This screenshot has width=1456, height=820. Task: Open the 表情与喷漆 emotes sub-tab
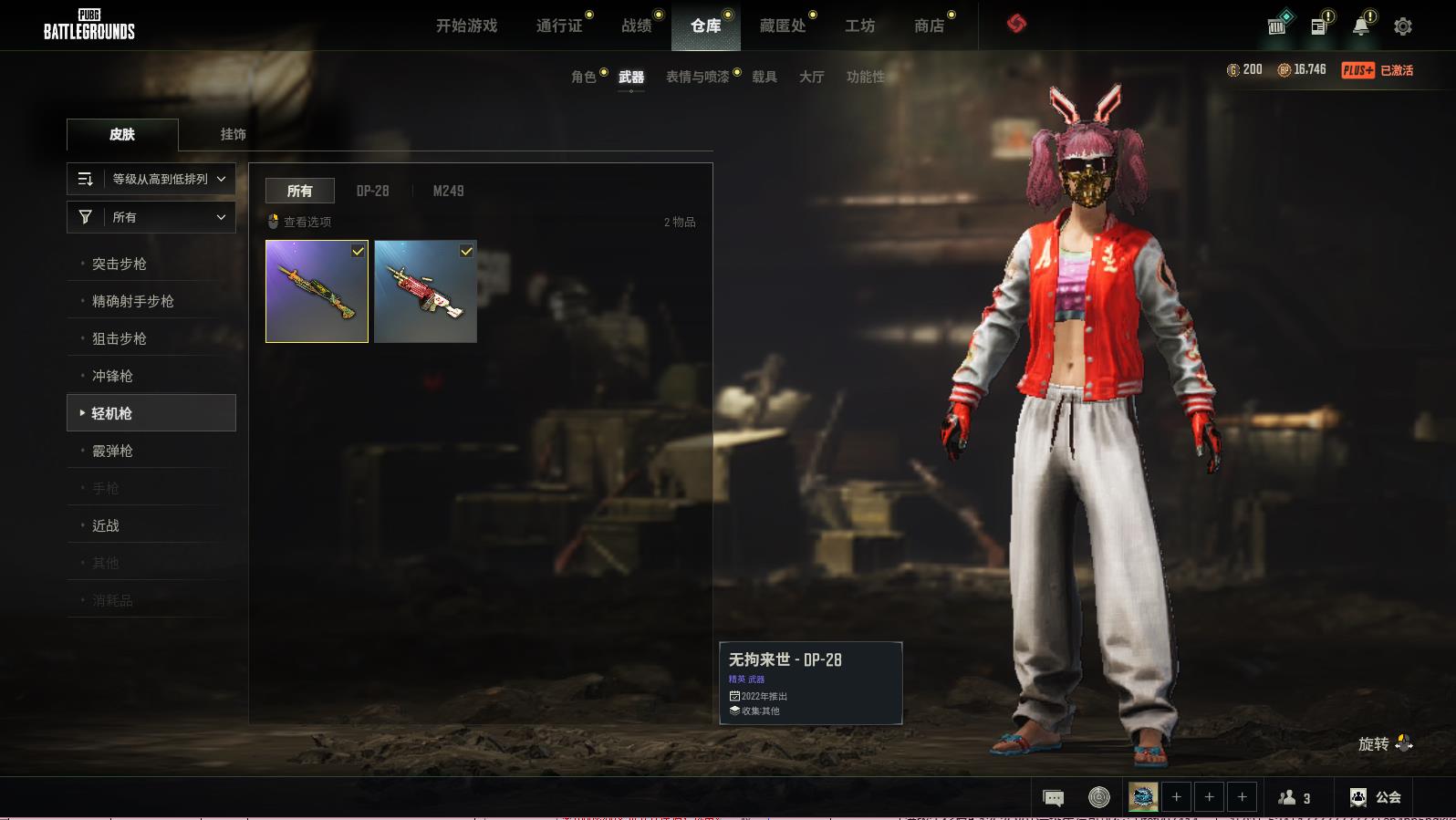point(698,77)
